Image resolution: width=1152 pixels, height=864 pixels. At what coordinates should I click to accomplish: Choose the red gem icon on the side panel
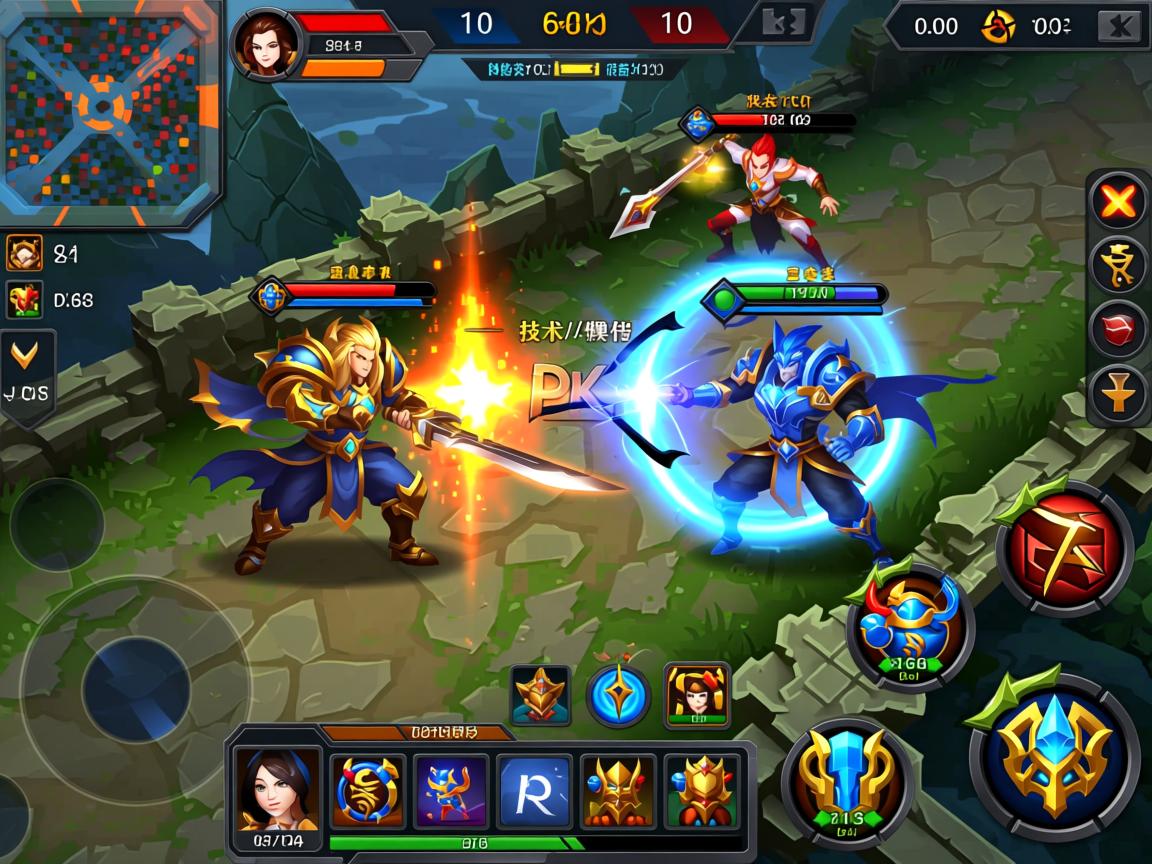1118,328
